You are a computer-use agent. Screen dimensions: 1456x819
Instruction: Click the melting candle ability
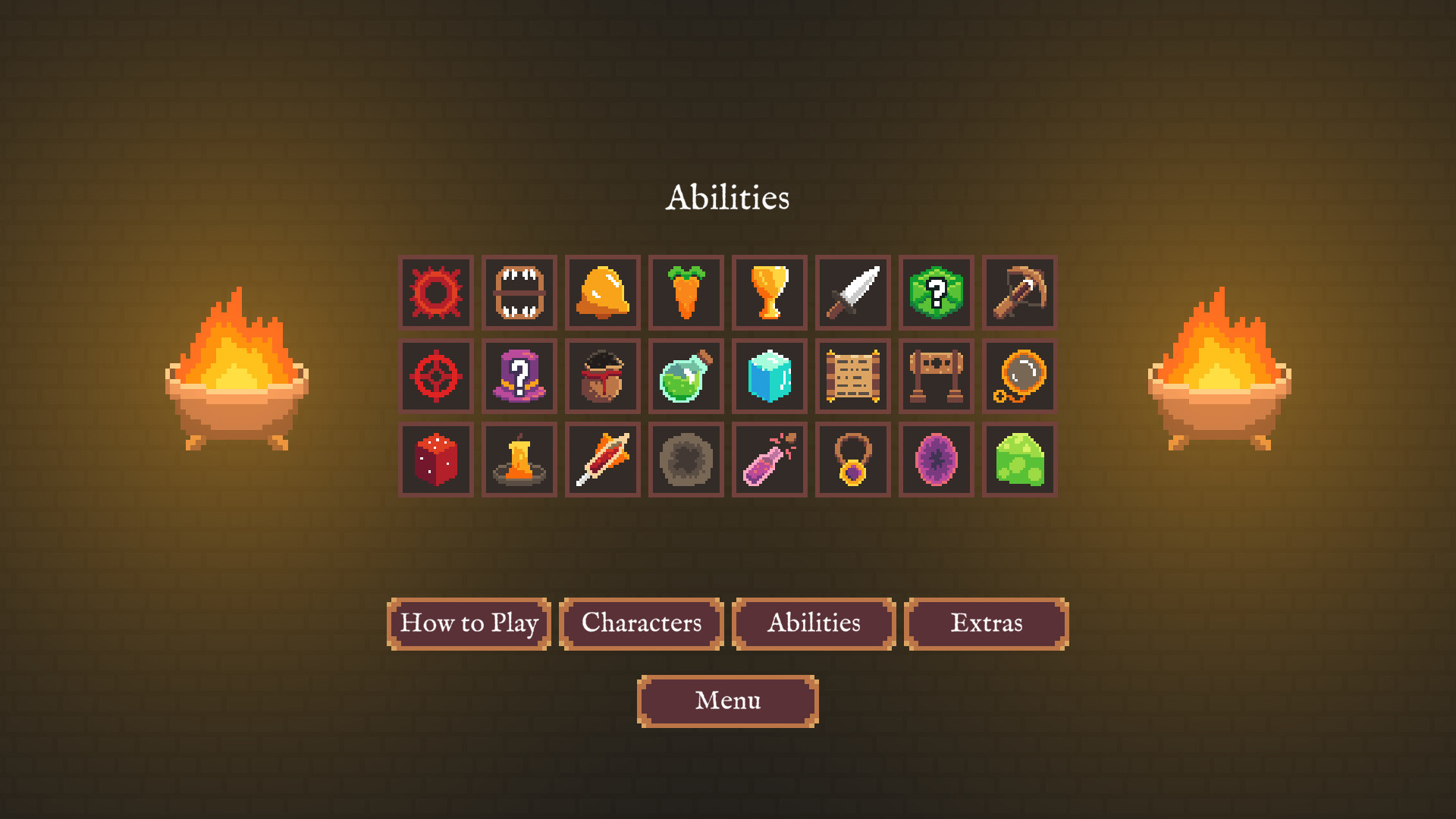(x=519, y=460)
